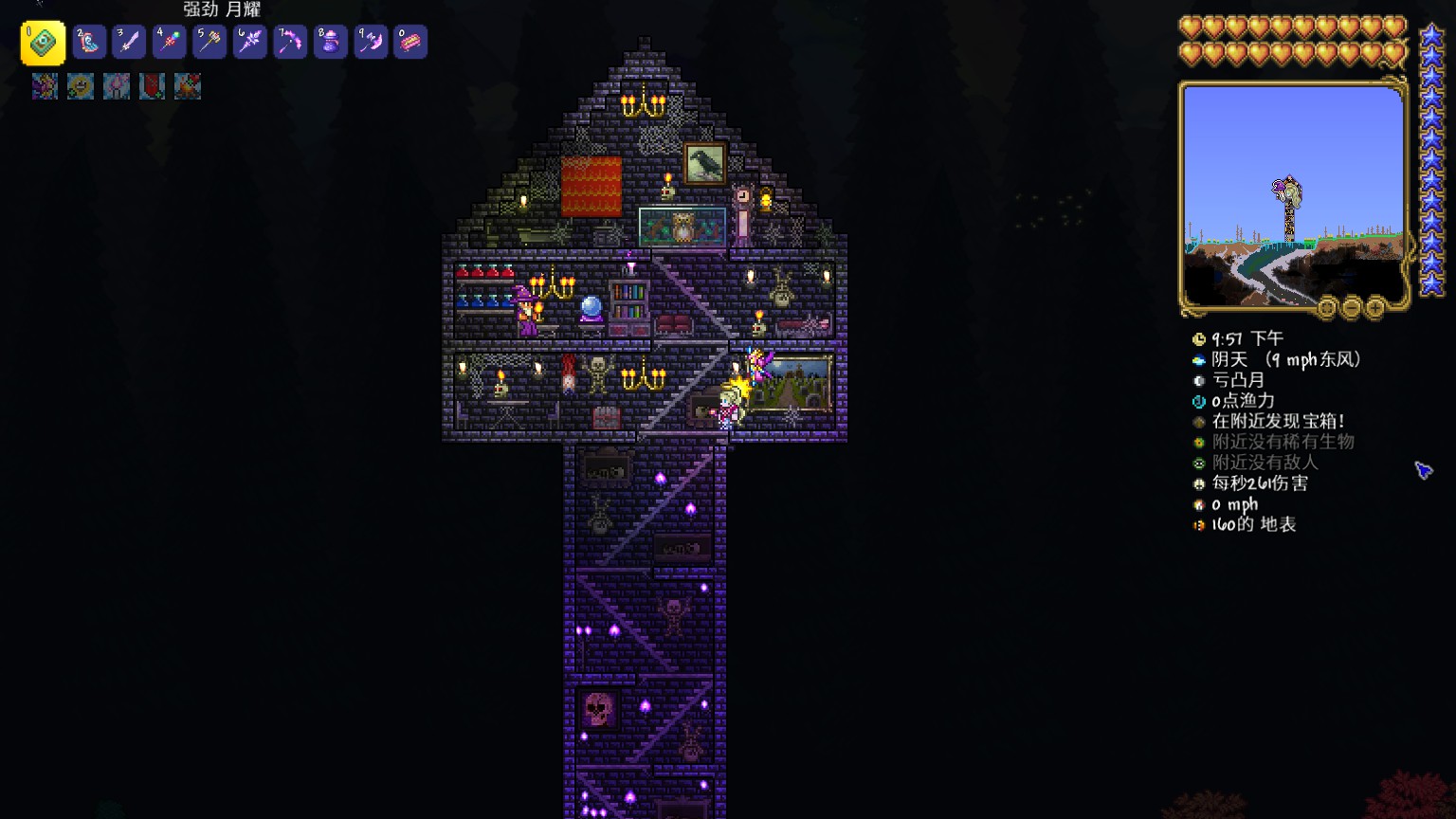The width and height of the screenshot is (1456, 819).
Task: Pick the golden hammer in hotbar slot 5
Action: click(x=209, y=42)
